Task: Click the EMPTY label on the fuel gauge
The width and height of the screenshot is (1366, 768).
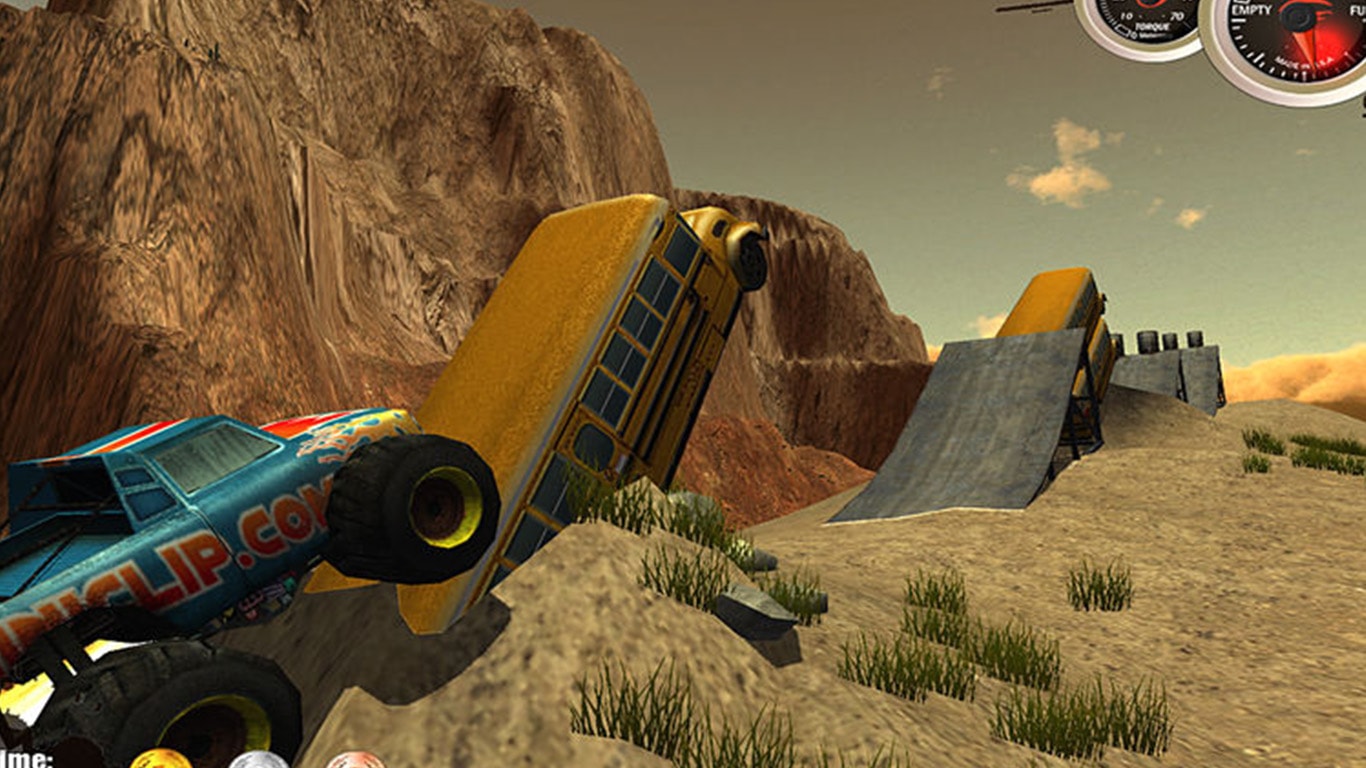Action: (1251, 10)
